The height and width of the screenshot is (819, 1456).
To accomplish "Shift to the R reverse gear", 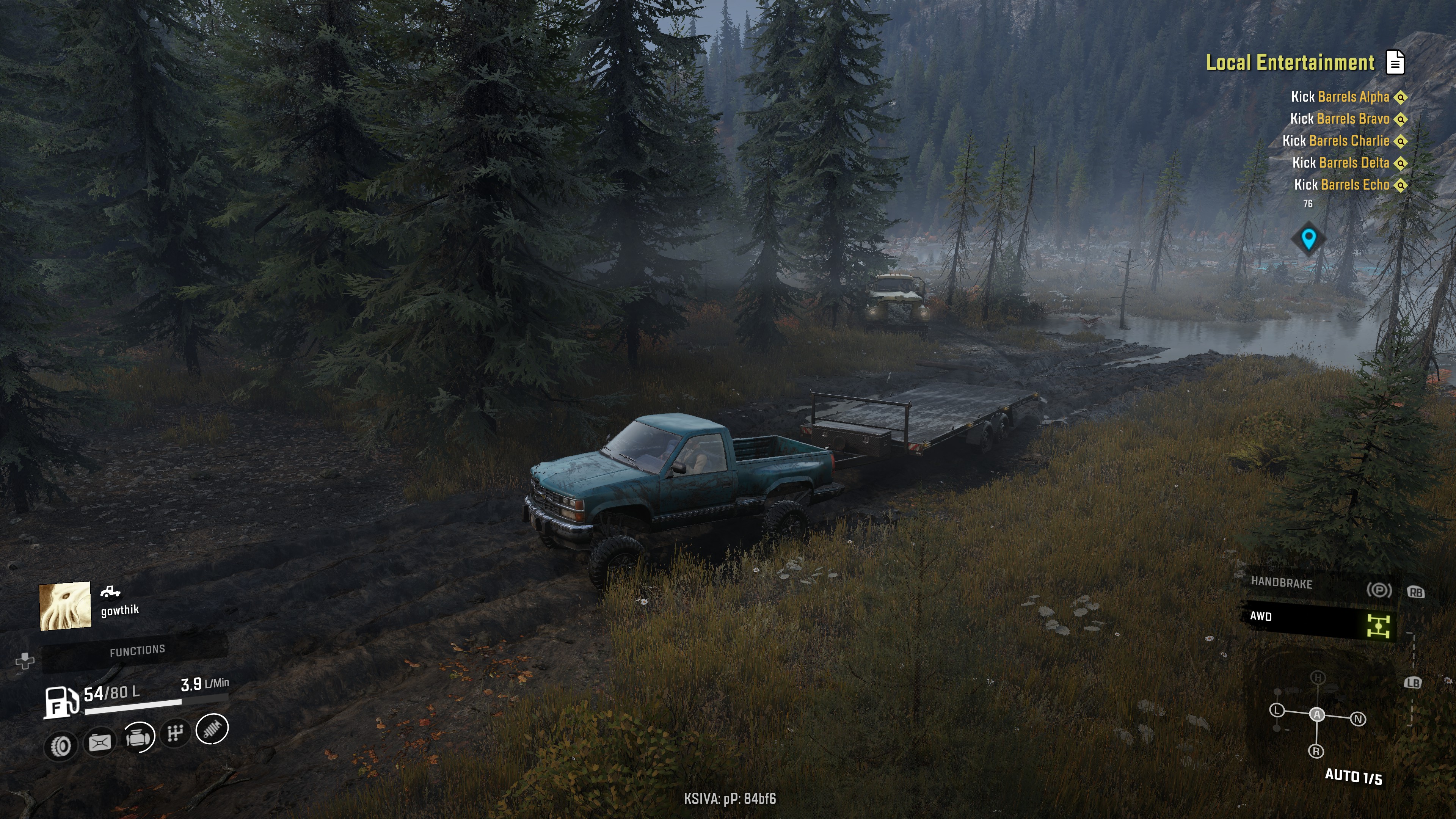I will [1316, 751].
